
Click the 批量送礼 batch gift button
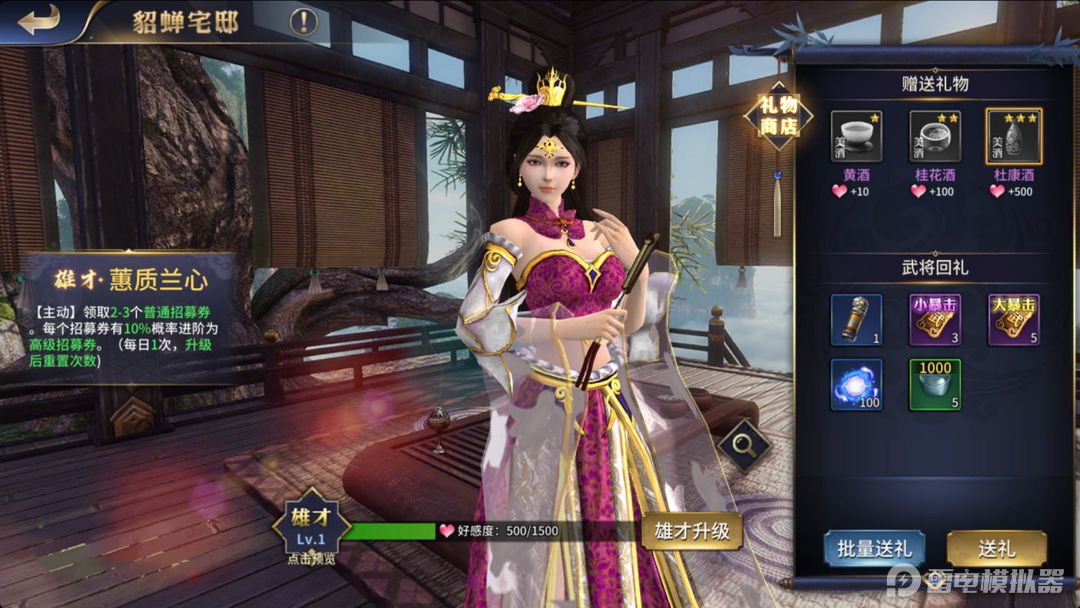874,549
